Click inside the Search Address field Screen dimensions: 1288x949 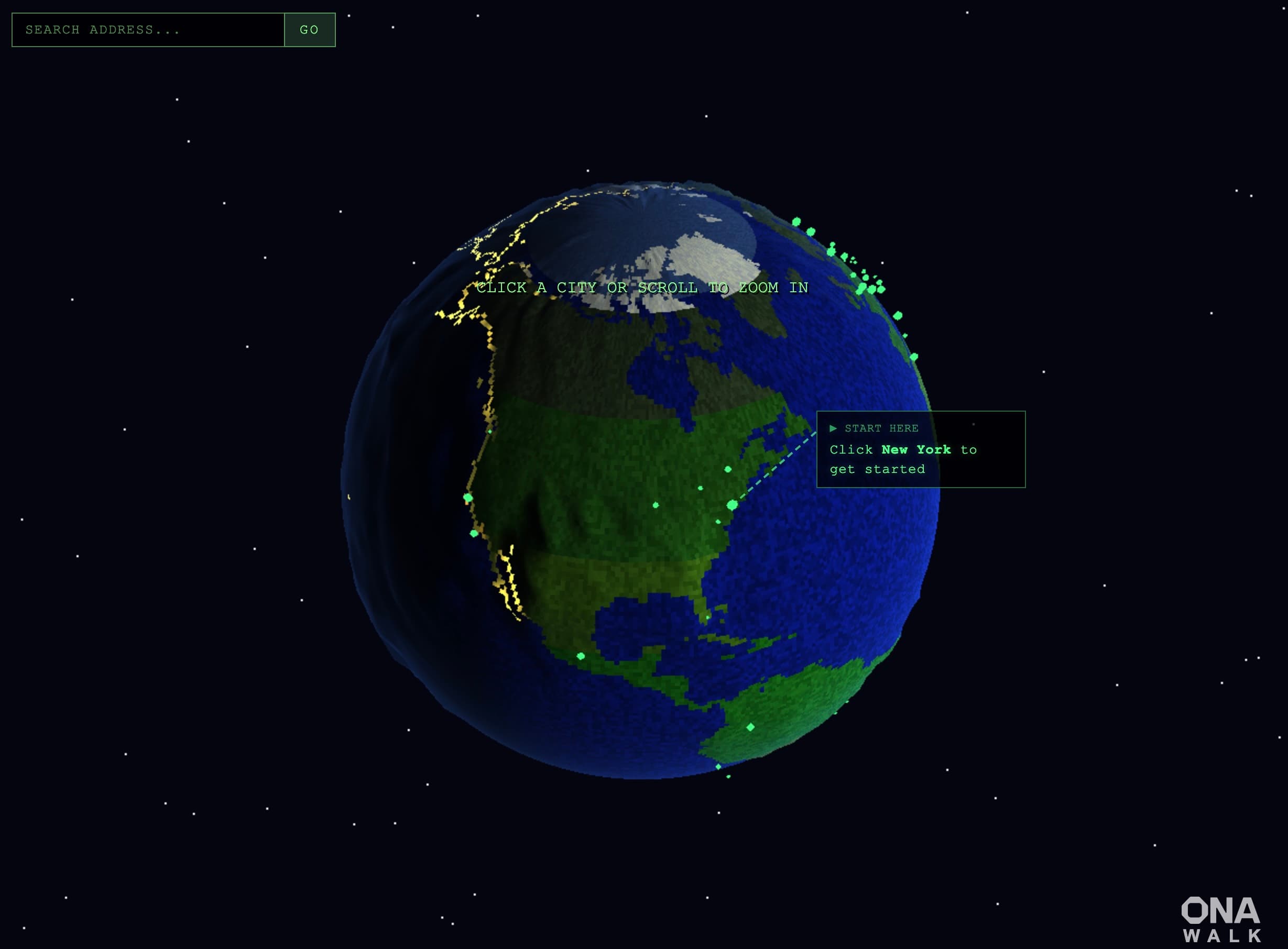[x=149, y=30]
